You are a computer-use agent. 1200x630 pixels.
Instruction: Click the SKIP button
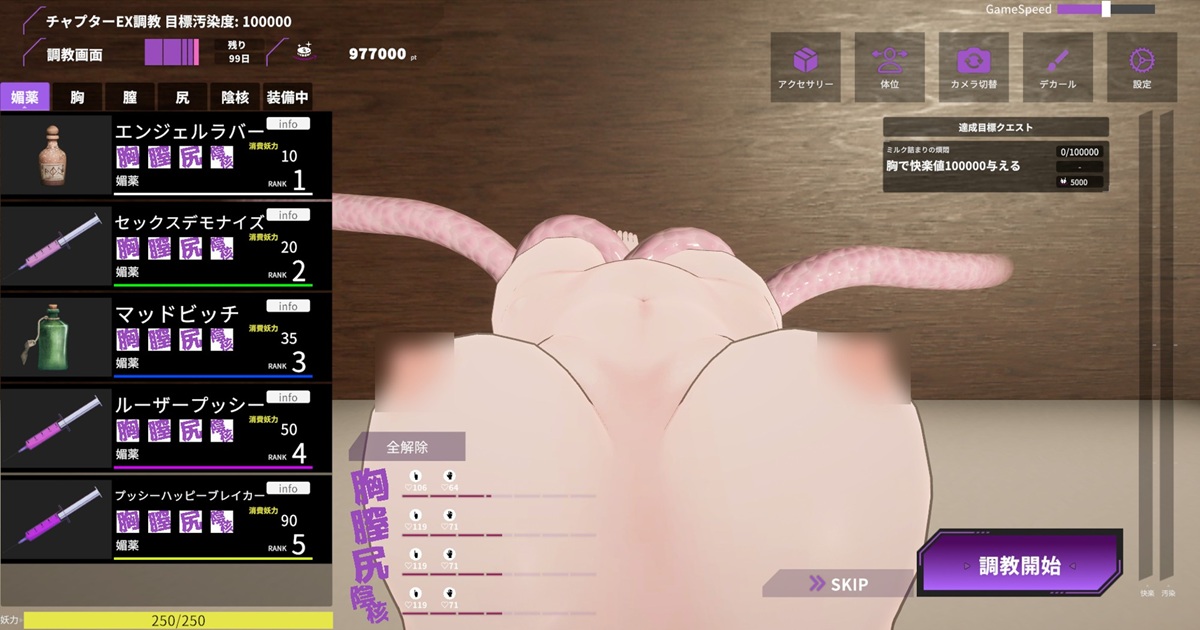click(840, 584)
